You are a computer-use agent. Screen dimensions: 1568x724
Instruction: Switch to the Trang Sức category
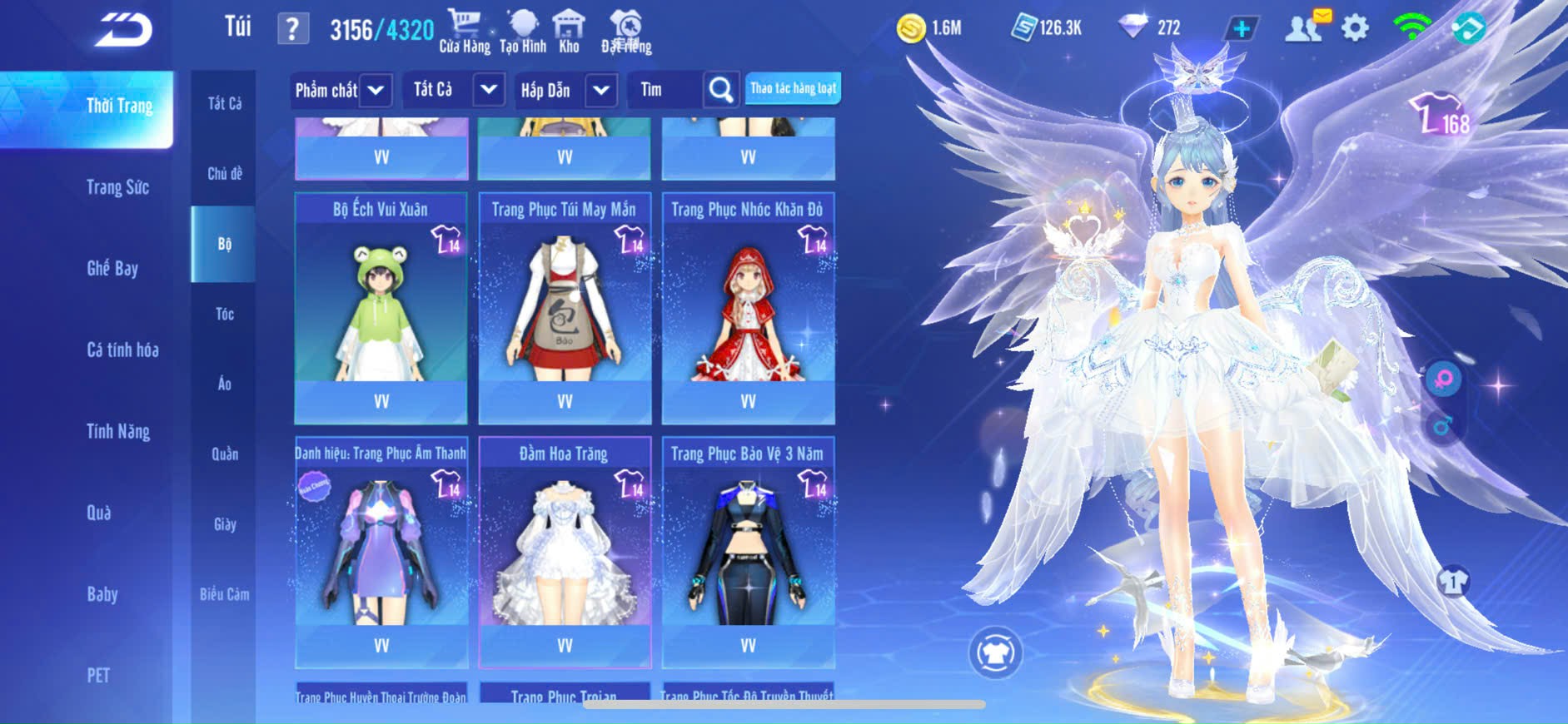pos(118,187)
